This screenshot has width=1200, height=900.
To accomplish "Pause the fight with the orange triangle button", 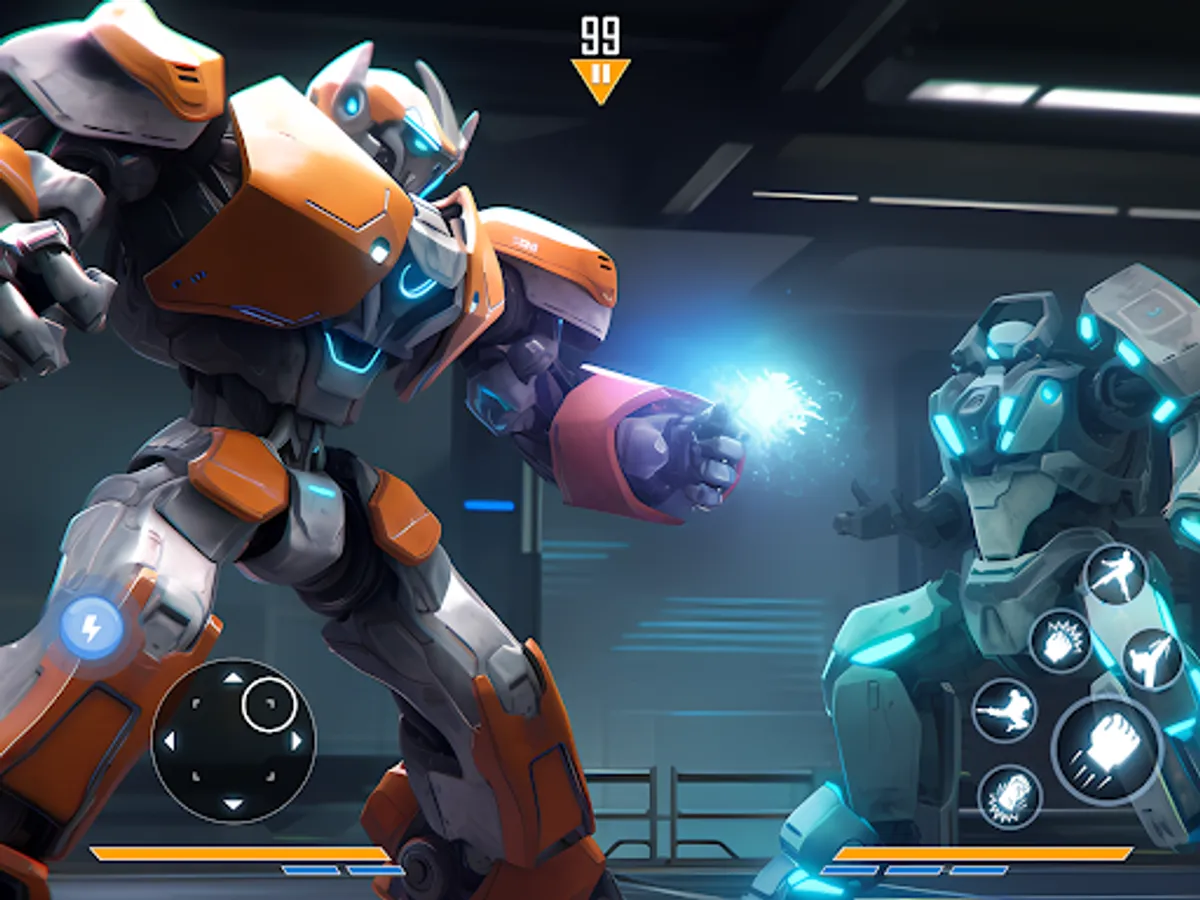I will (x=600, y=77).
